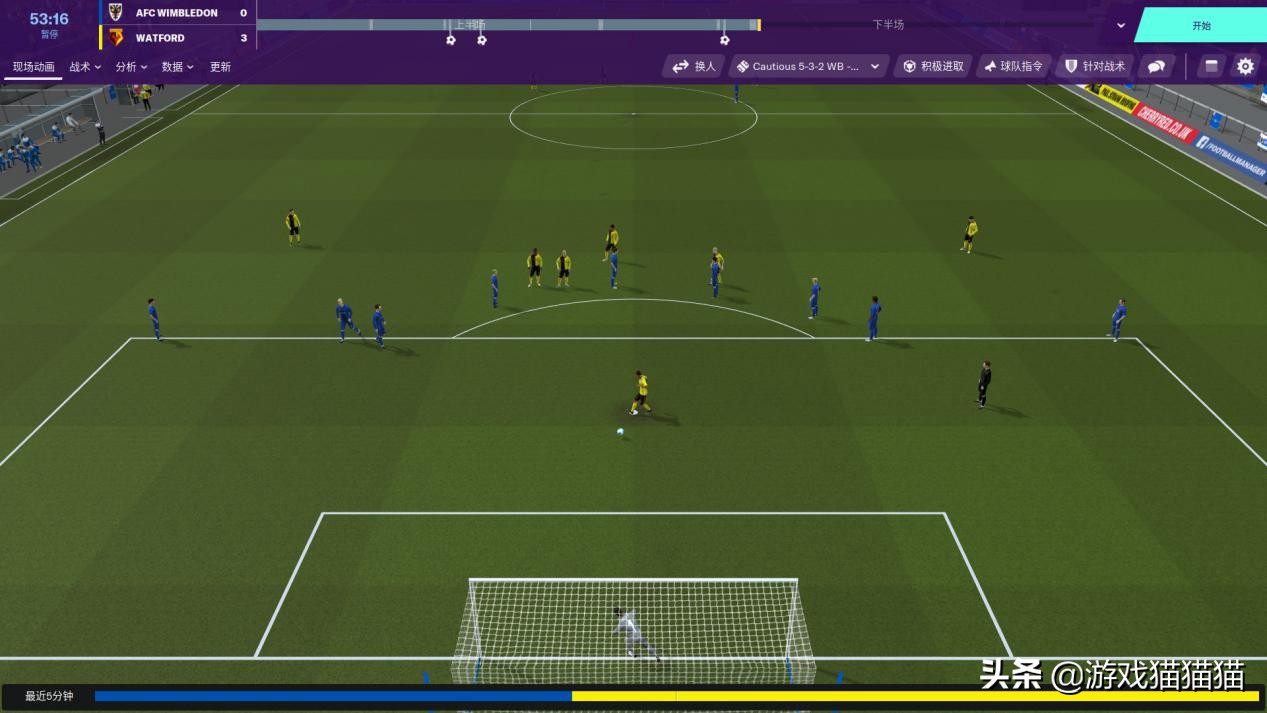The image size is (1267, 713).
Task: Switch to the 更新 tab
Action: pyautogui.click(x=220, y=67)
